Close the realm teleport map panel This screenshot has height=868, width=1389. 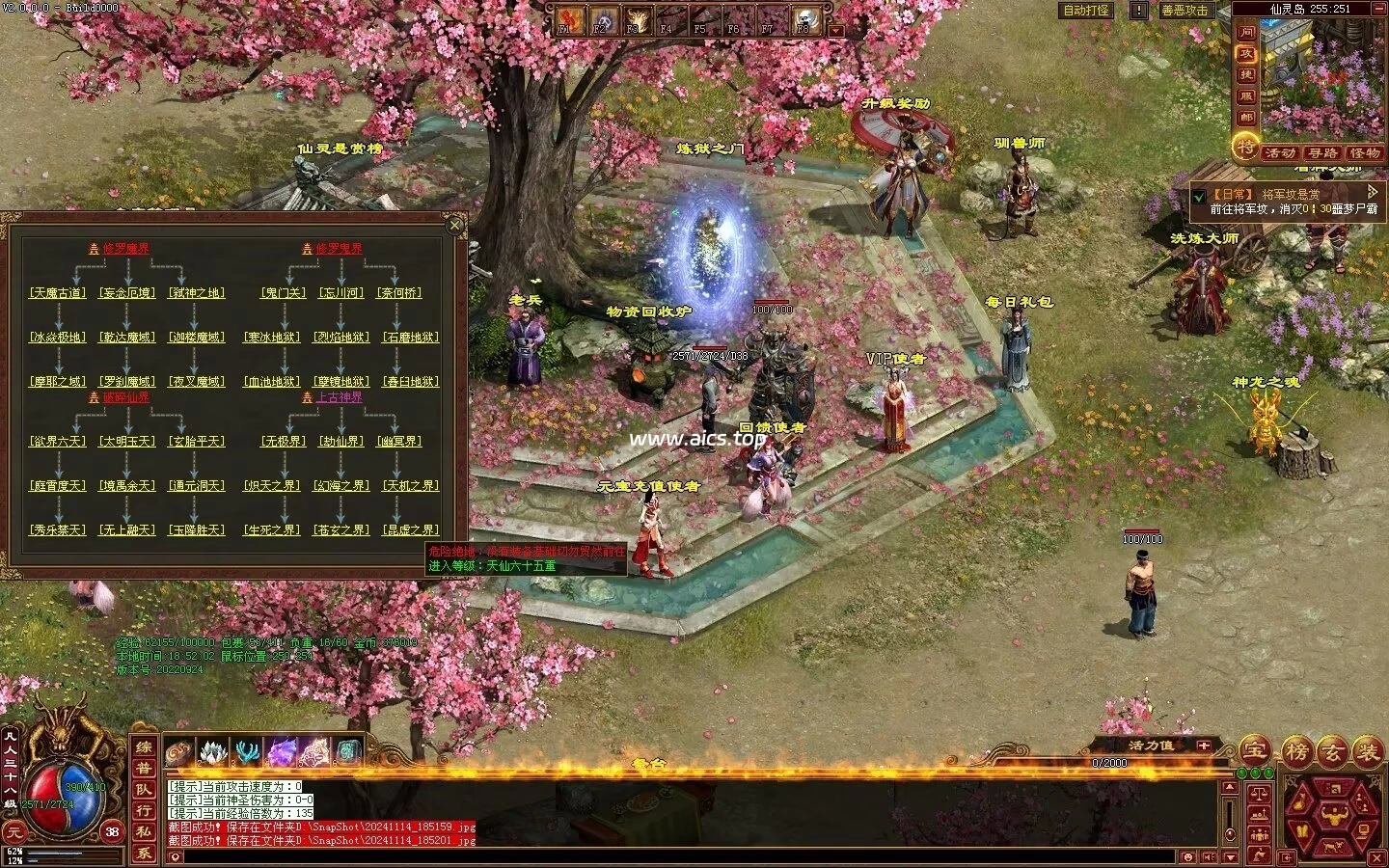455,226
